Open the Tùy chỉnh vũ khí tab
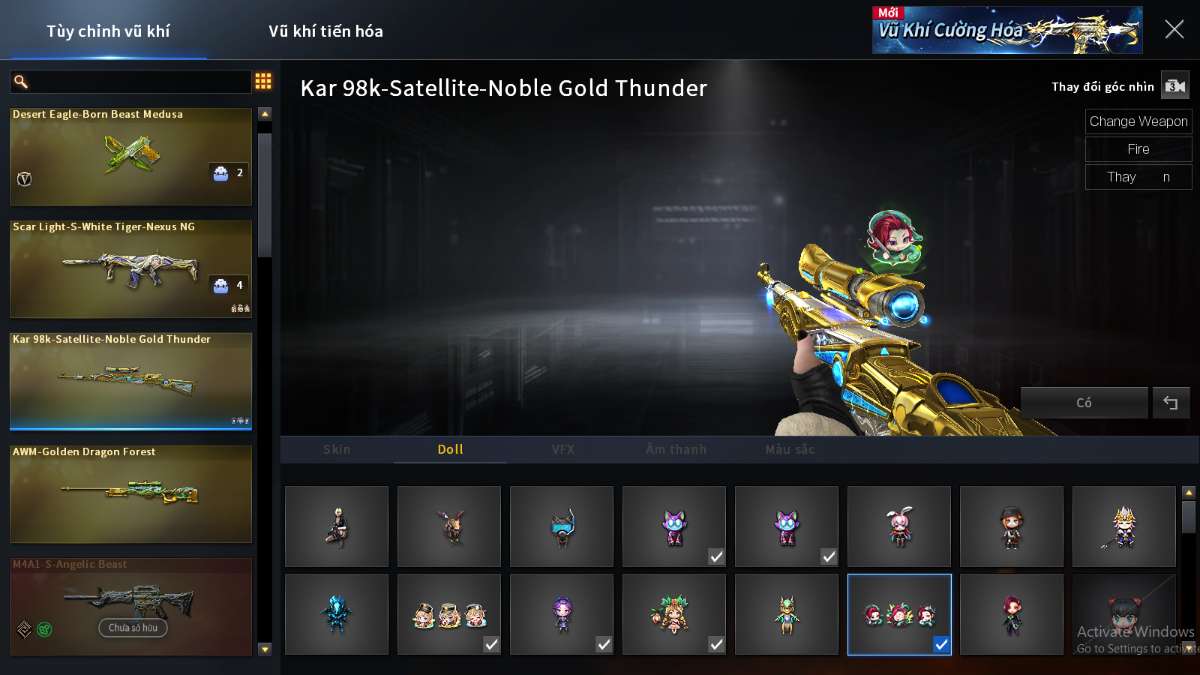This screenshot has height=675, width=1200. [x=108, y=31]
